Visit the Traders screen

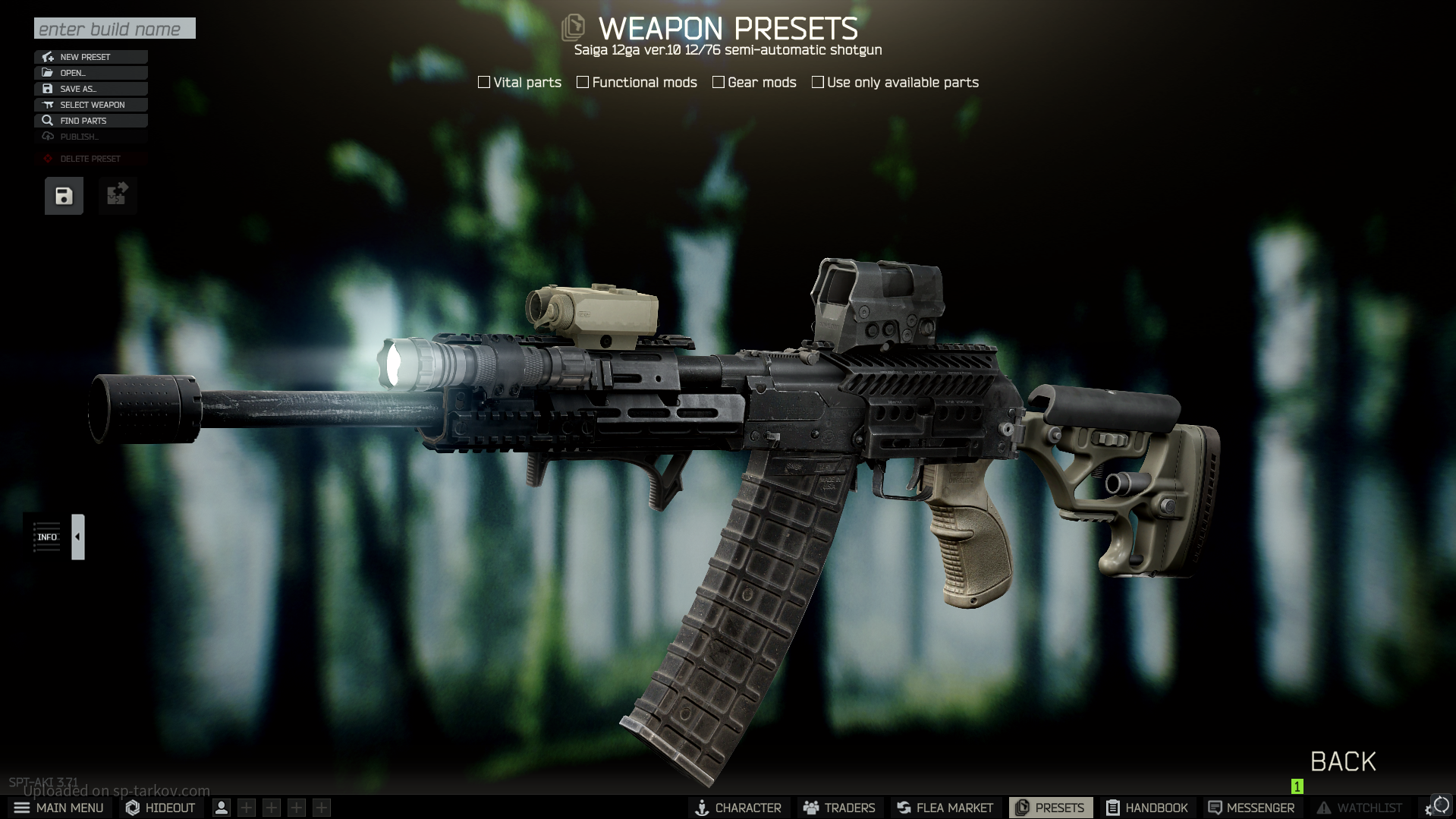click(x=839, y=808)
